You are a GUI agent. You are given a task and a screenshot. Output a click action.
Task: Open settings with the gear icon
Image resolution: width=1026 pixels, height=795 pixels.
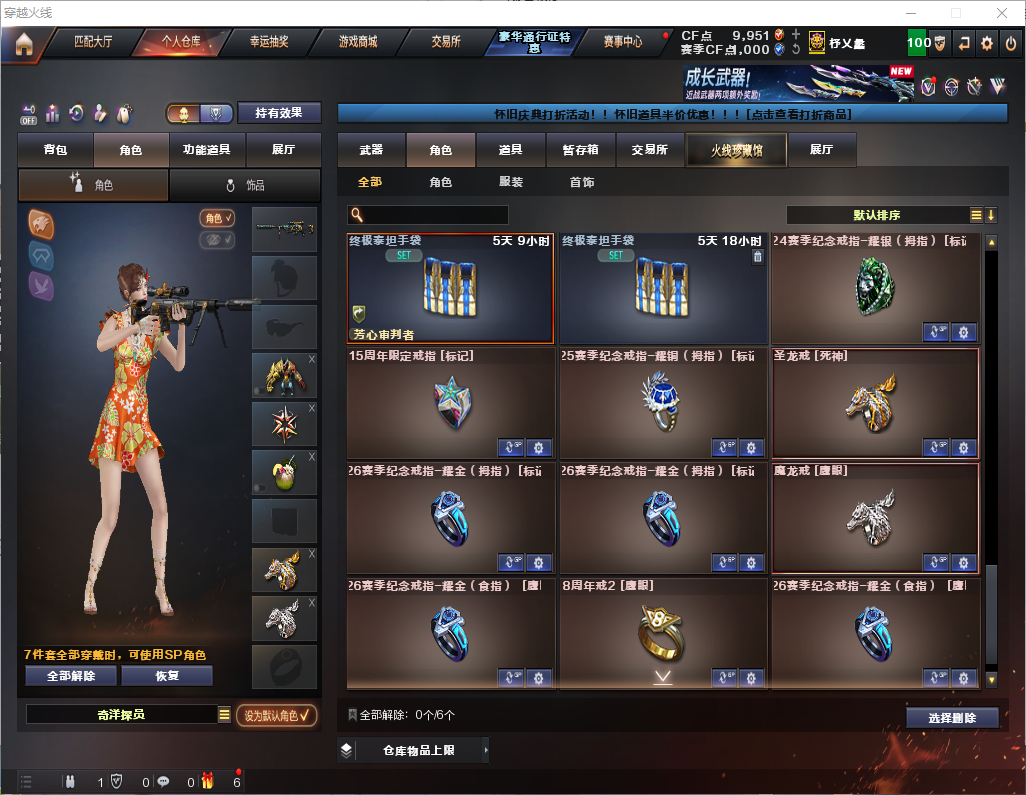click(987, 43)
